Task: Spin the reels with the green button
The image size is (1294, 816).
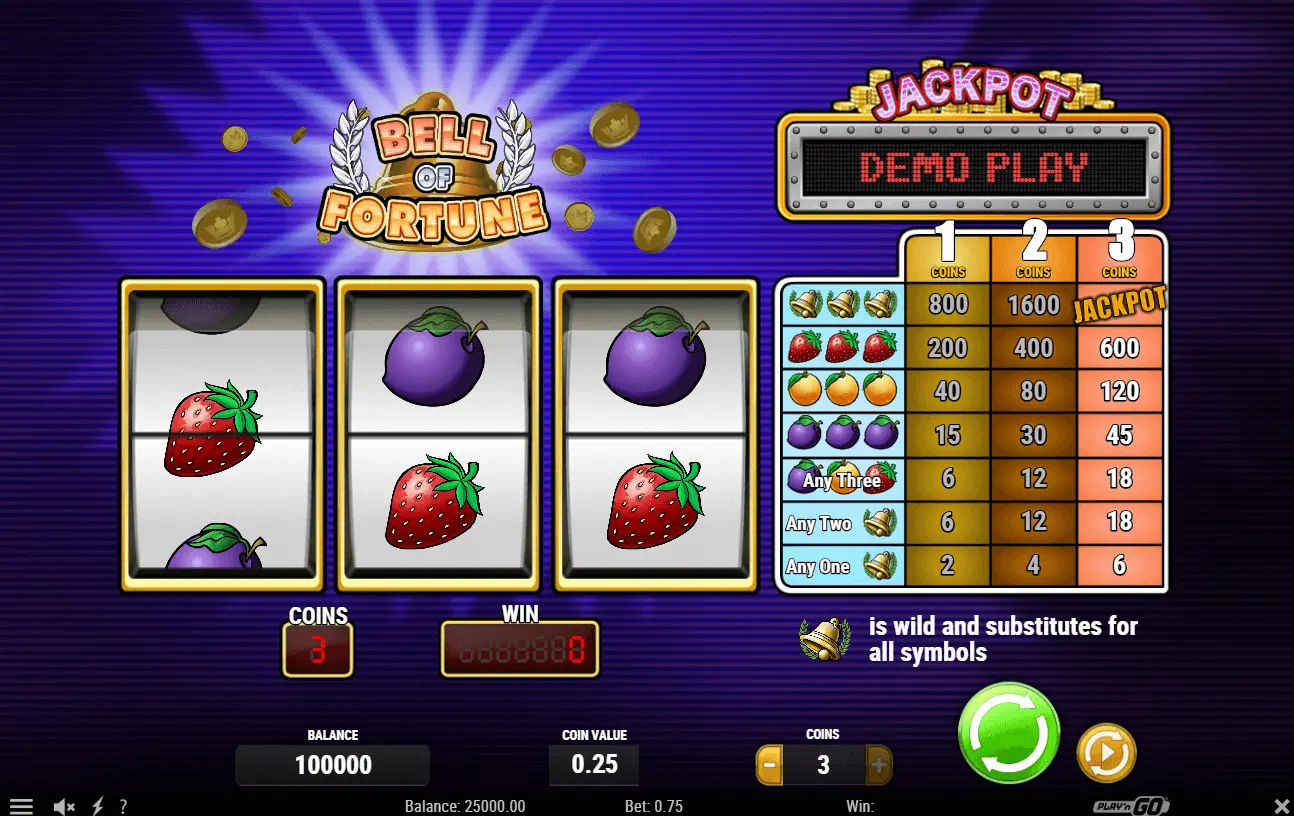Action: coord(1008,733)
